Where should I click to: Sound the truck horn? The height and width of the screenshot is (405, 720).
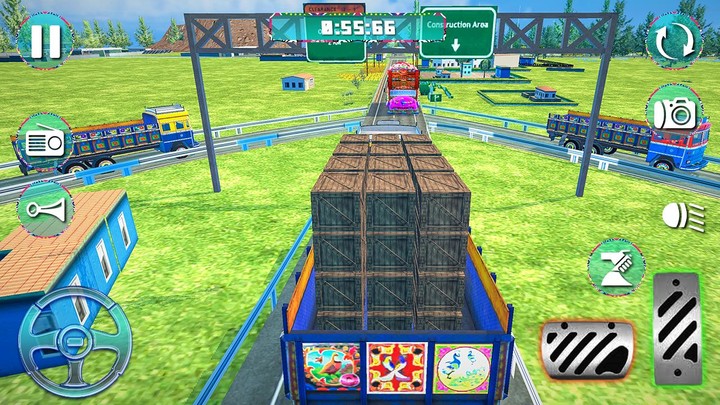[x=46, y=209]
